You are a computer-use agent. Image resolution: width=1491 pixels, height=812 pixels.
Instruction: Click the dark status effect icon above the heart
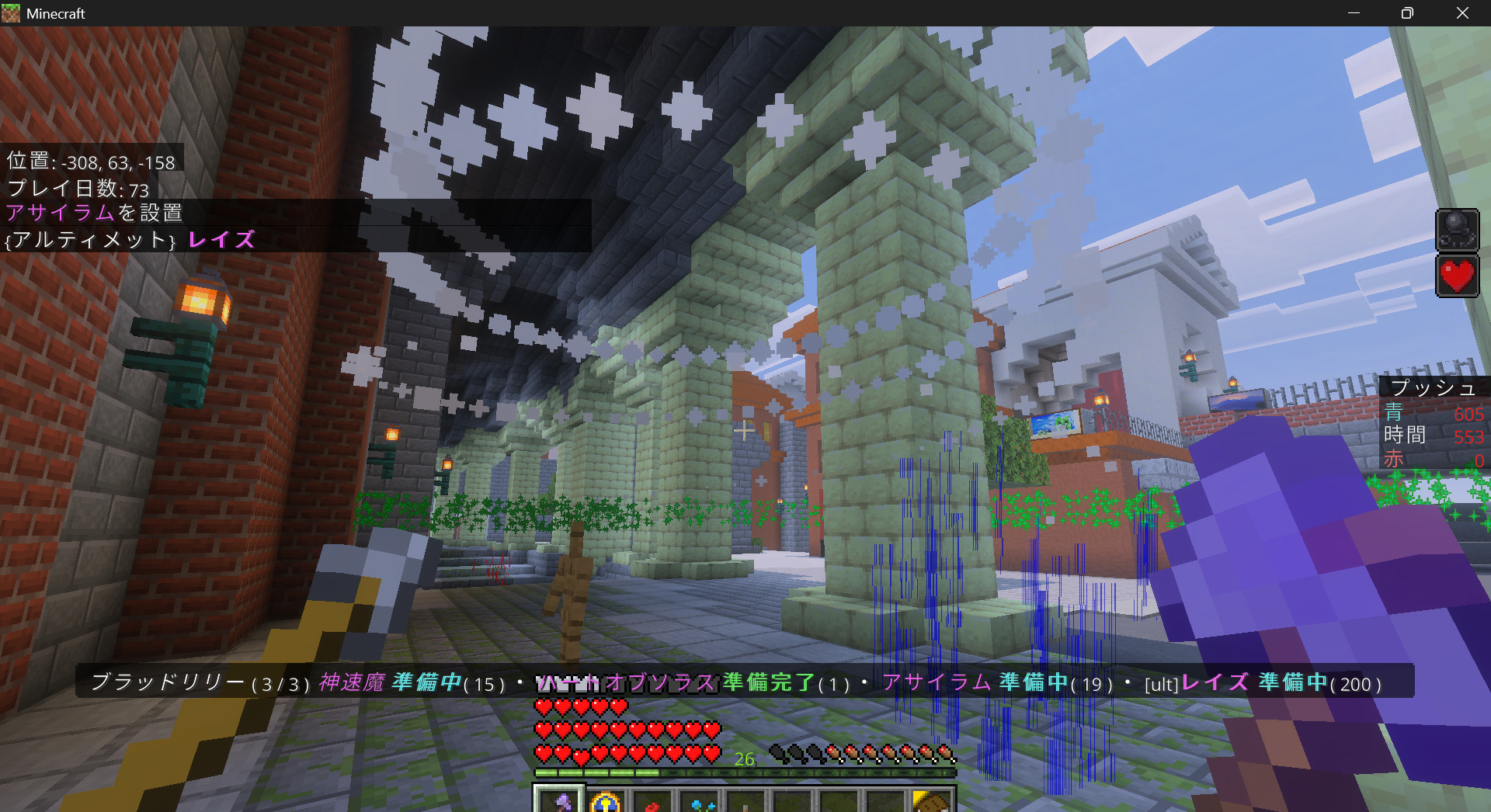tap(1457, 230)
